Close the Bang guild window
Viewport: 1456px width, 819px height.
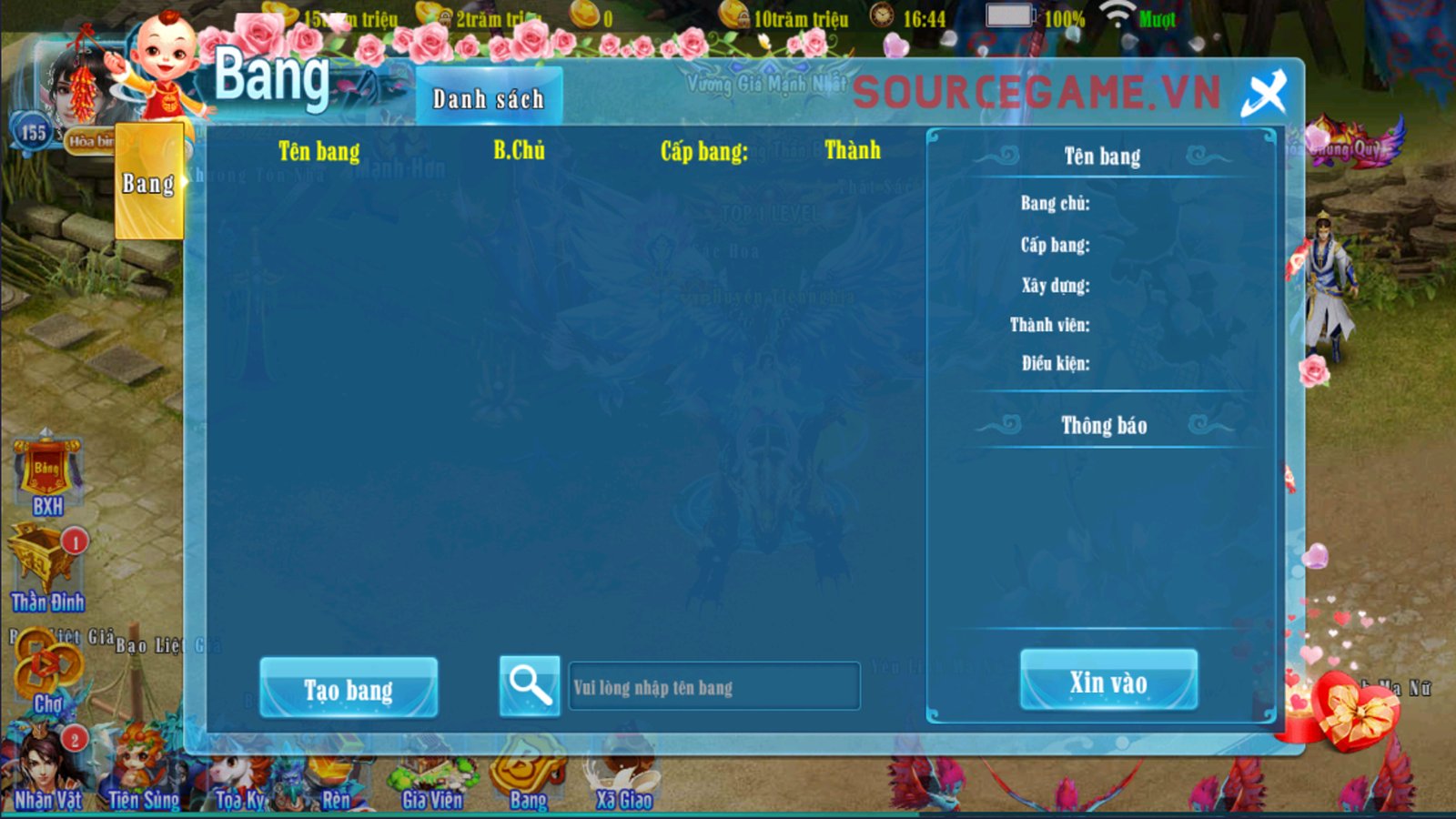(x=1264, y=93)
